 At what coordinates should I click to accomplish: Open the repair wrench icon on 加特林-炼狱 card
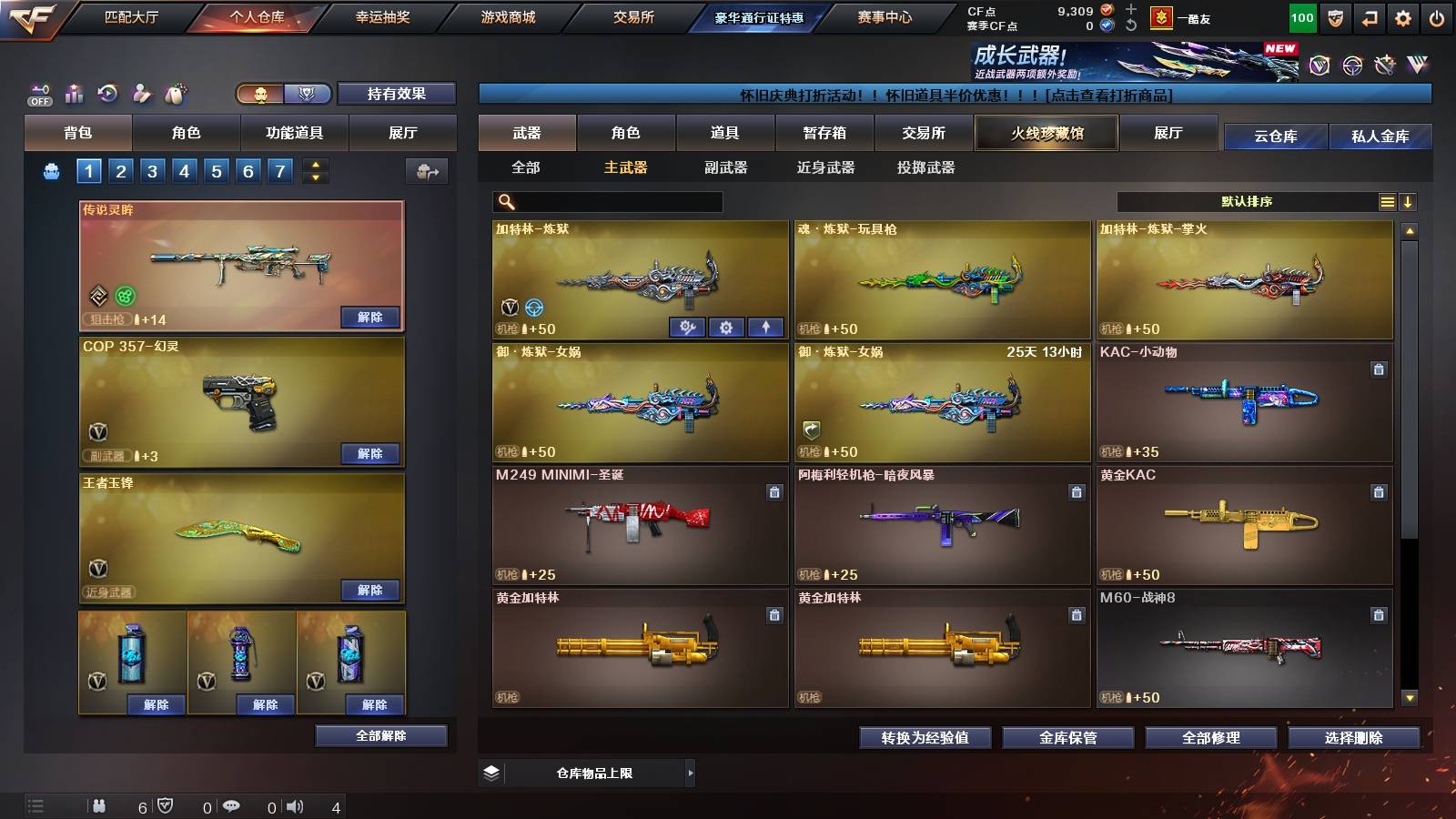pos(687,326)
